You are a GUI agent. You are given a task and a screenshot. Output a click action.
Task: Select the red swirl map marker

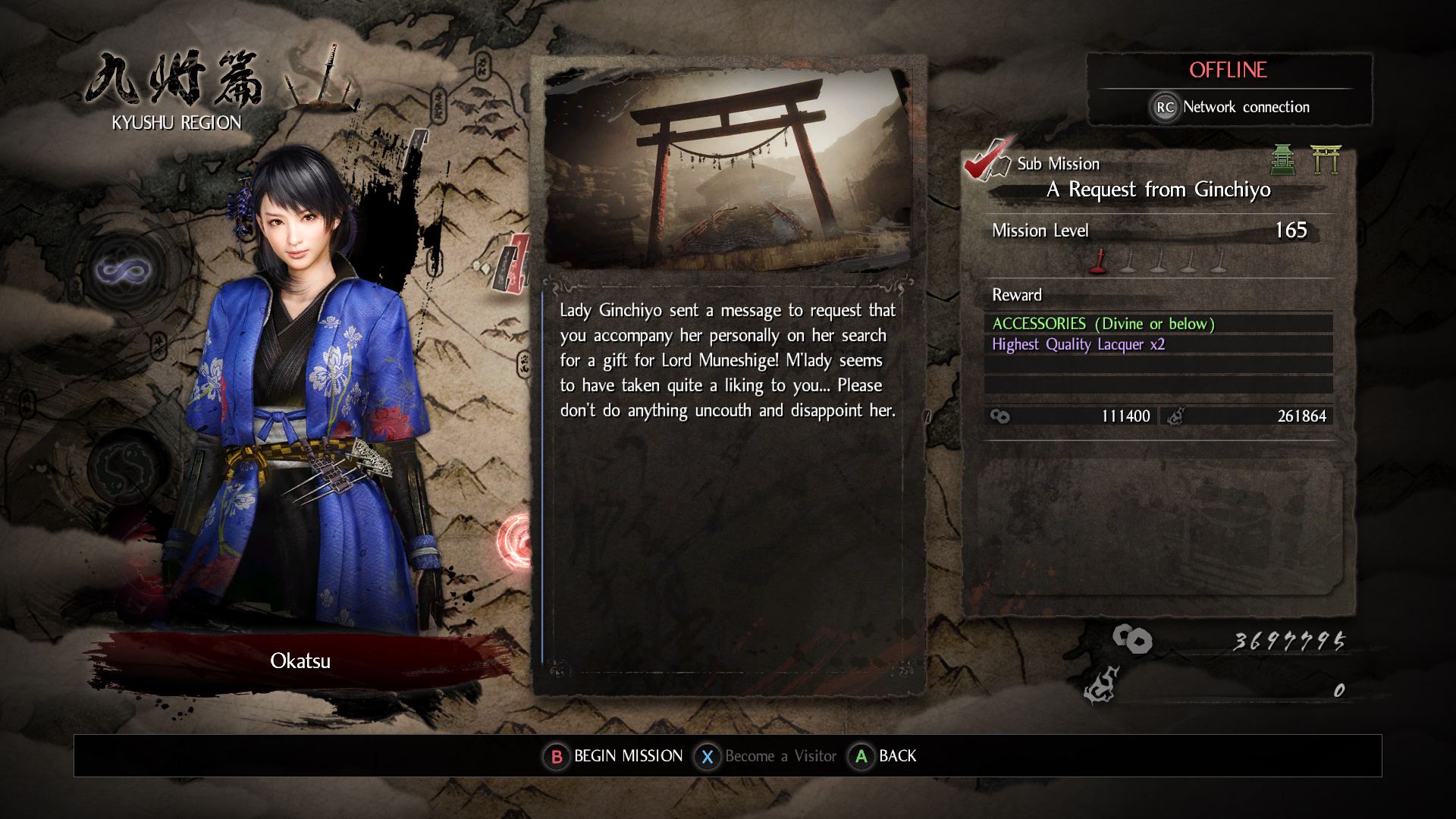click(516, 541)
